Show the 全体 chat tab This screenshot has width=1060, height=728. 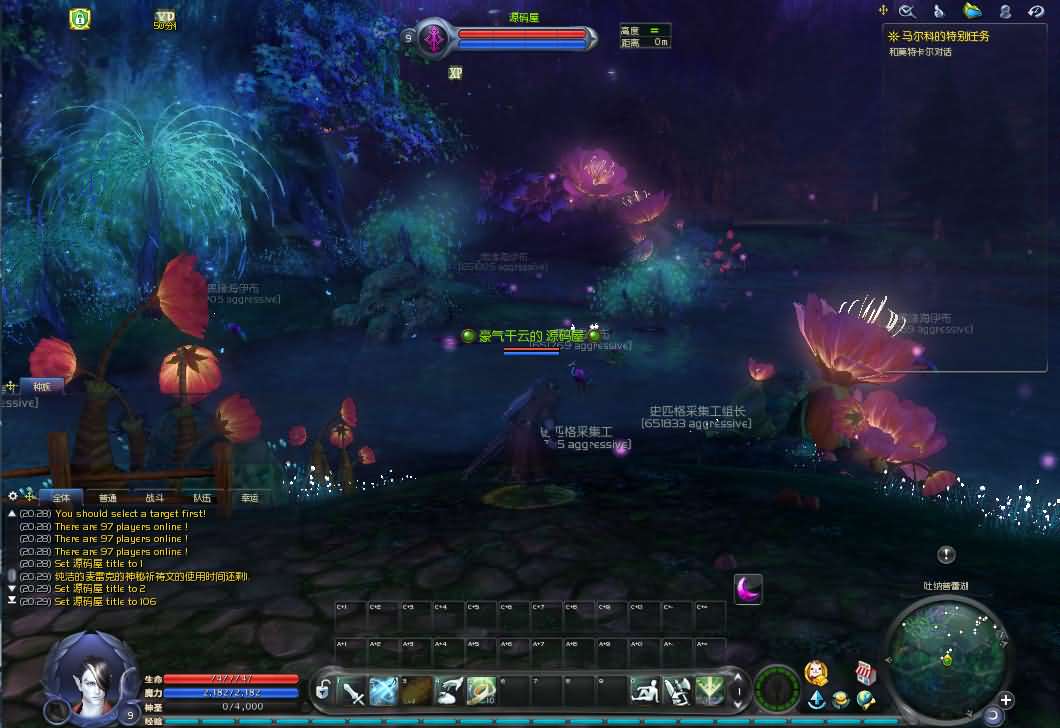point(61,497)
